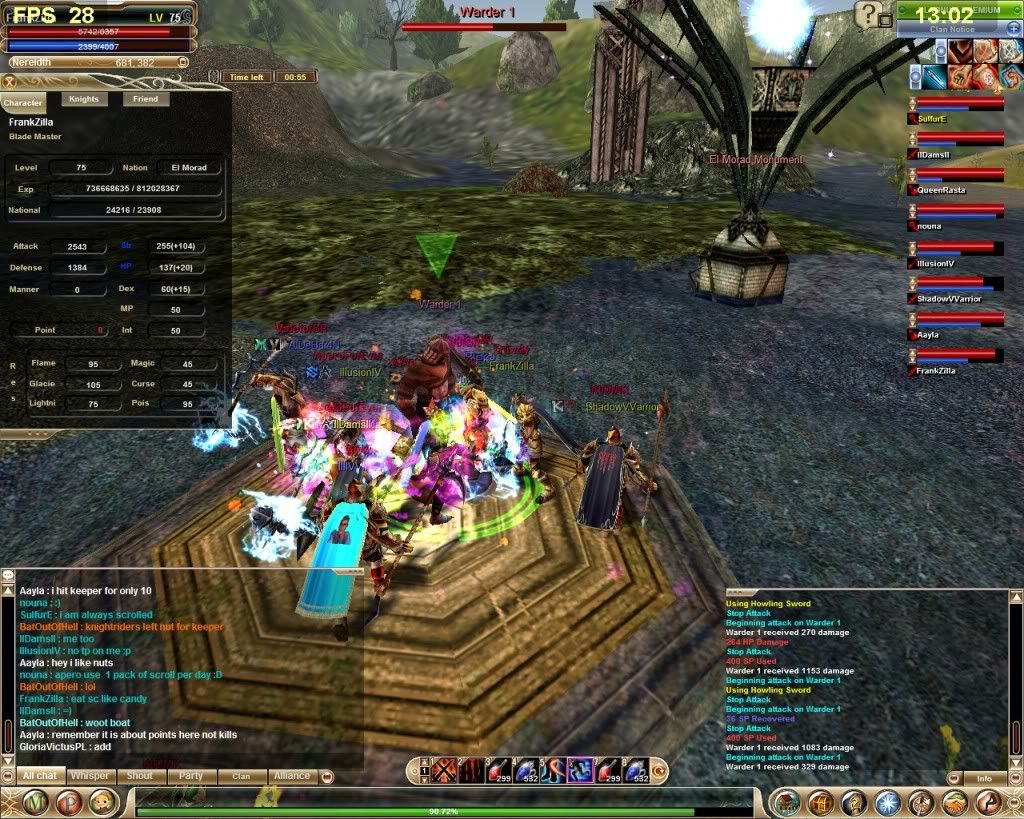Switch to Clan chat

(x=241, y=776)
